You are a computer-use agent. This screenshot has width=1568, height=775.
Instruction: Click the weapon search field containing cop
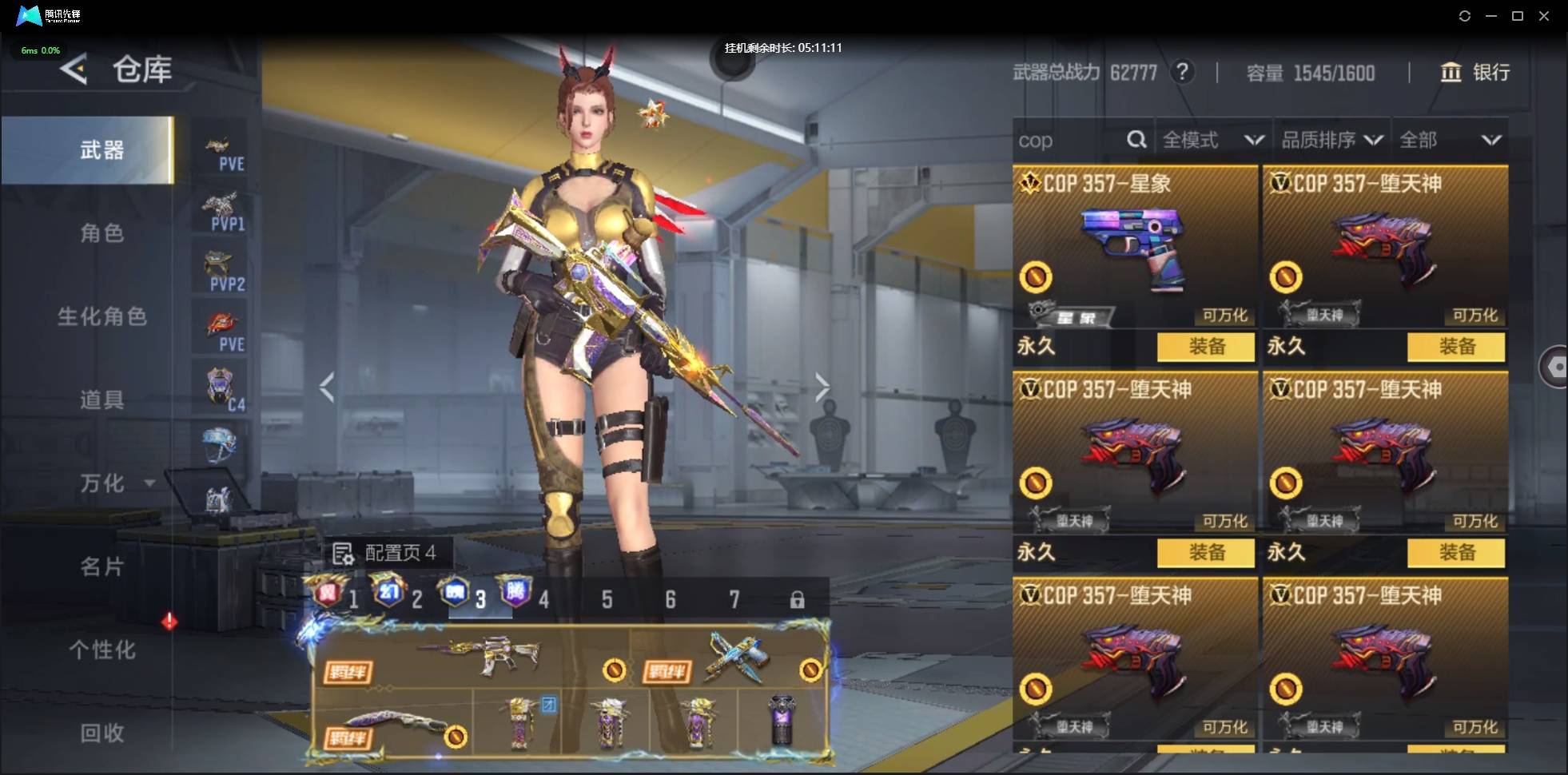tap(1069, 141)
